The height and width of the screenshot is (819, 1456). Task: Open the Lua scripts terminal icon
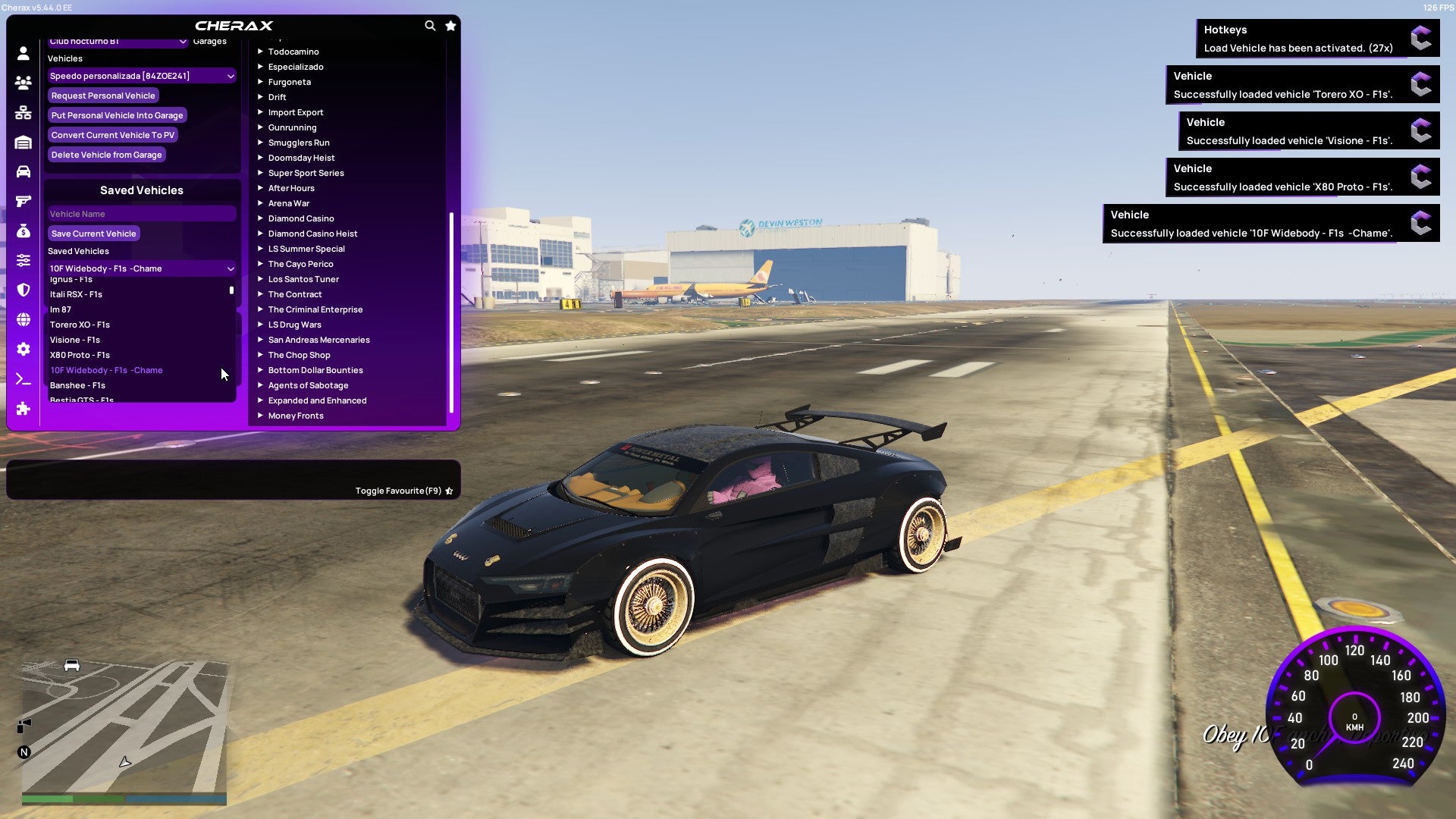tap(23, 379)
